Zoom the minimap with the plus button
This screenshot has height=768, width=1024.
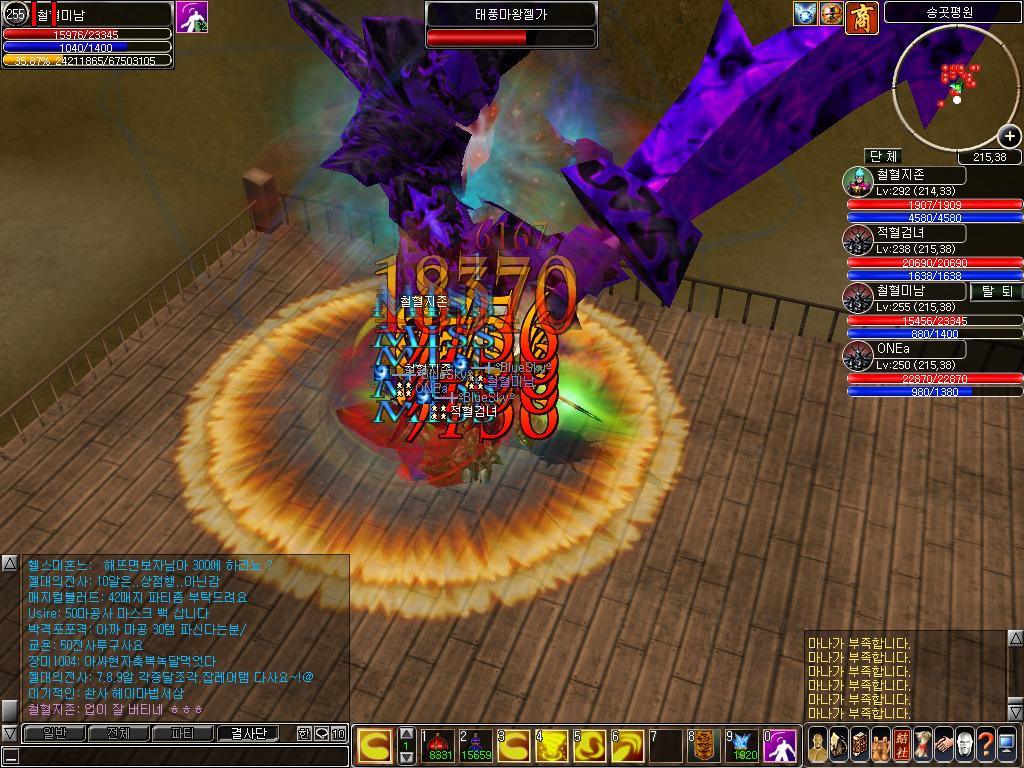1009,137
